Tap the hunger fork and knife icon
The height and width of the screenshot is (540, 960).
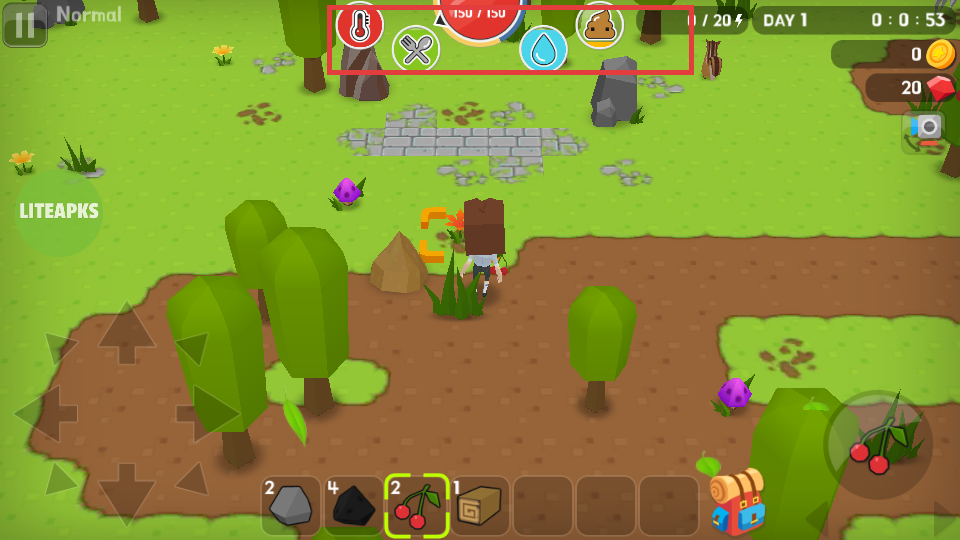416,49
